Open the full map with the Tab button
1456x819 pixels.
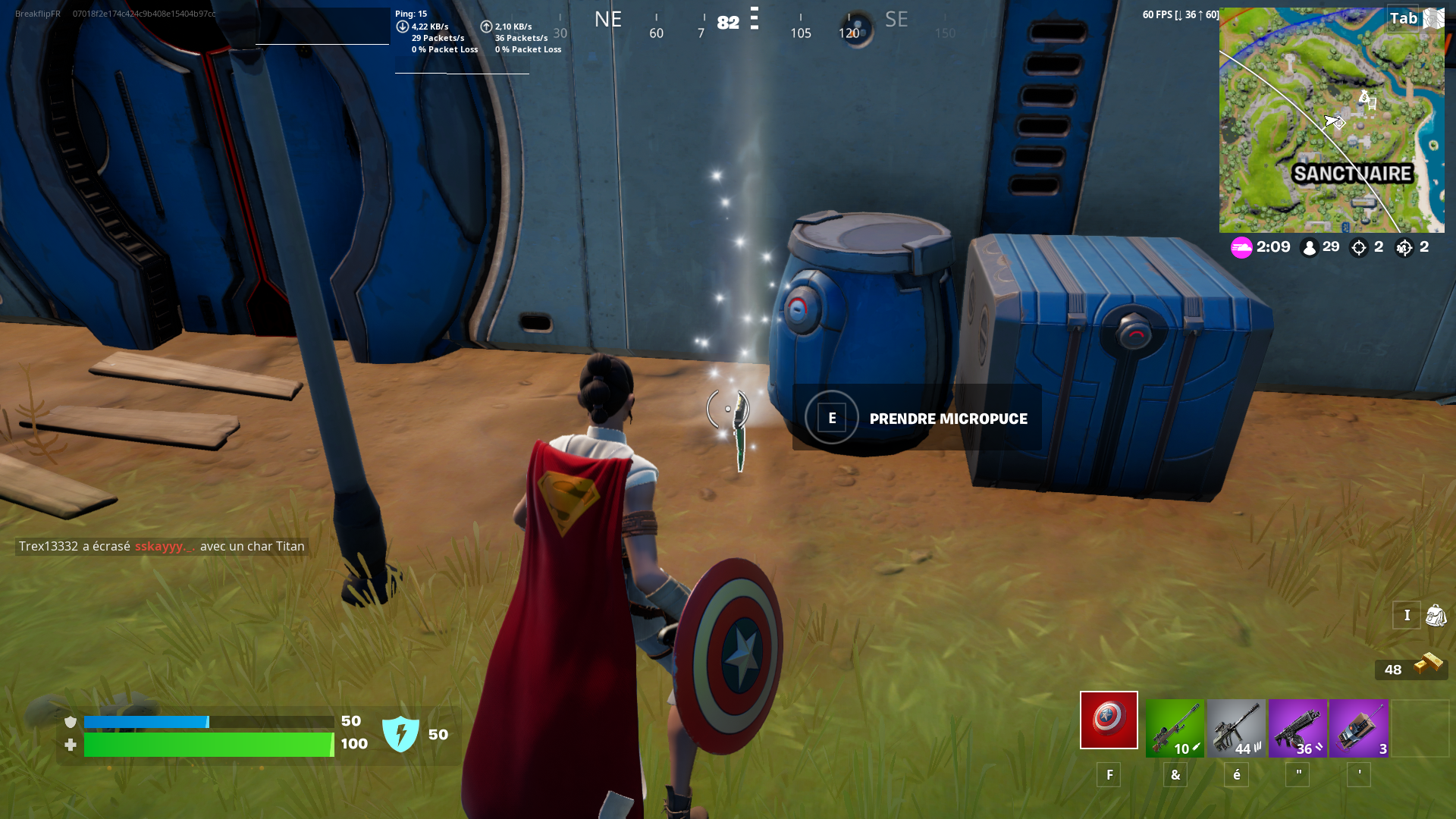(x=1404, y=17)
